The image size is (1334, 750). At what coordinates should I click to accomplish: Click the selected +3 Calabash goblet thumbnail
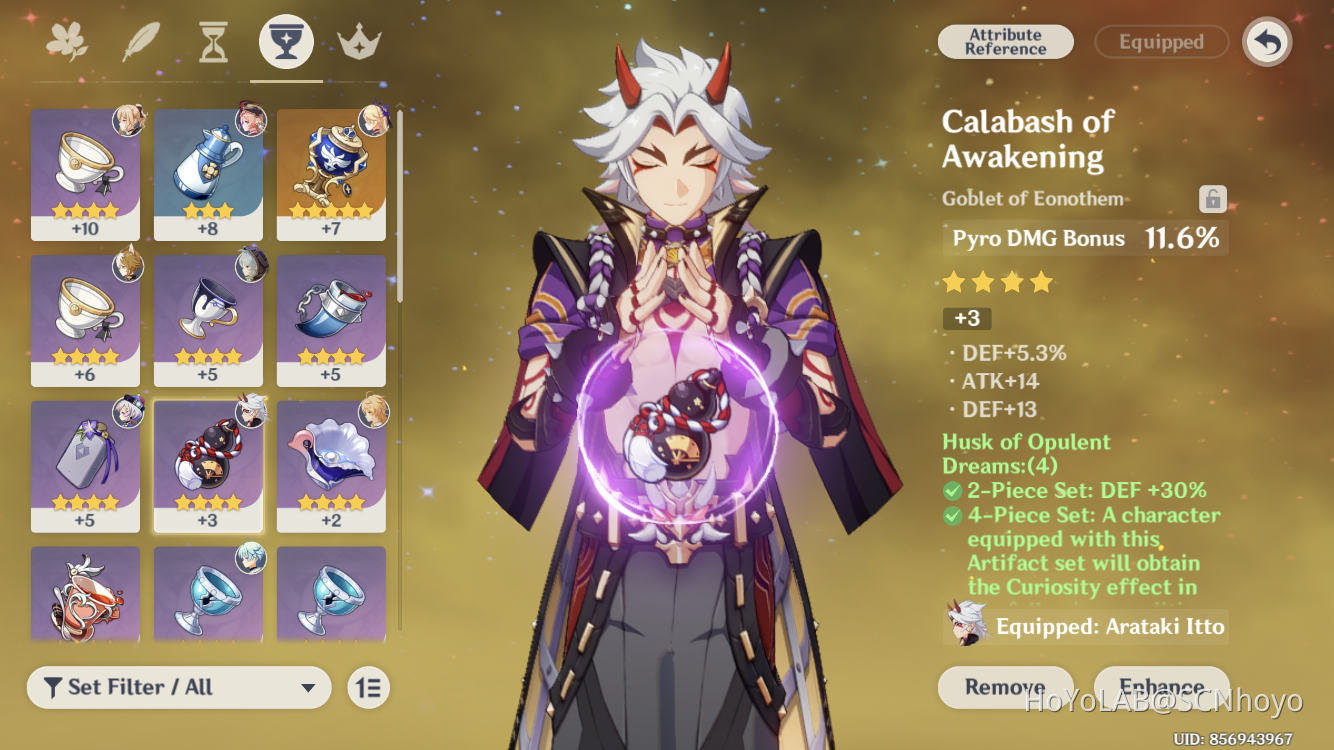point(208,465)
